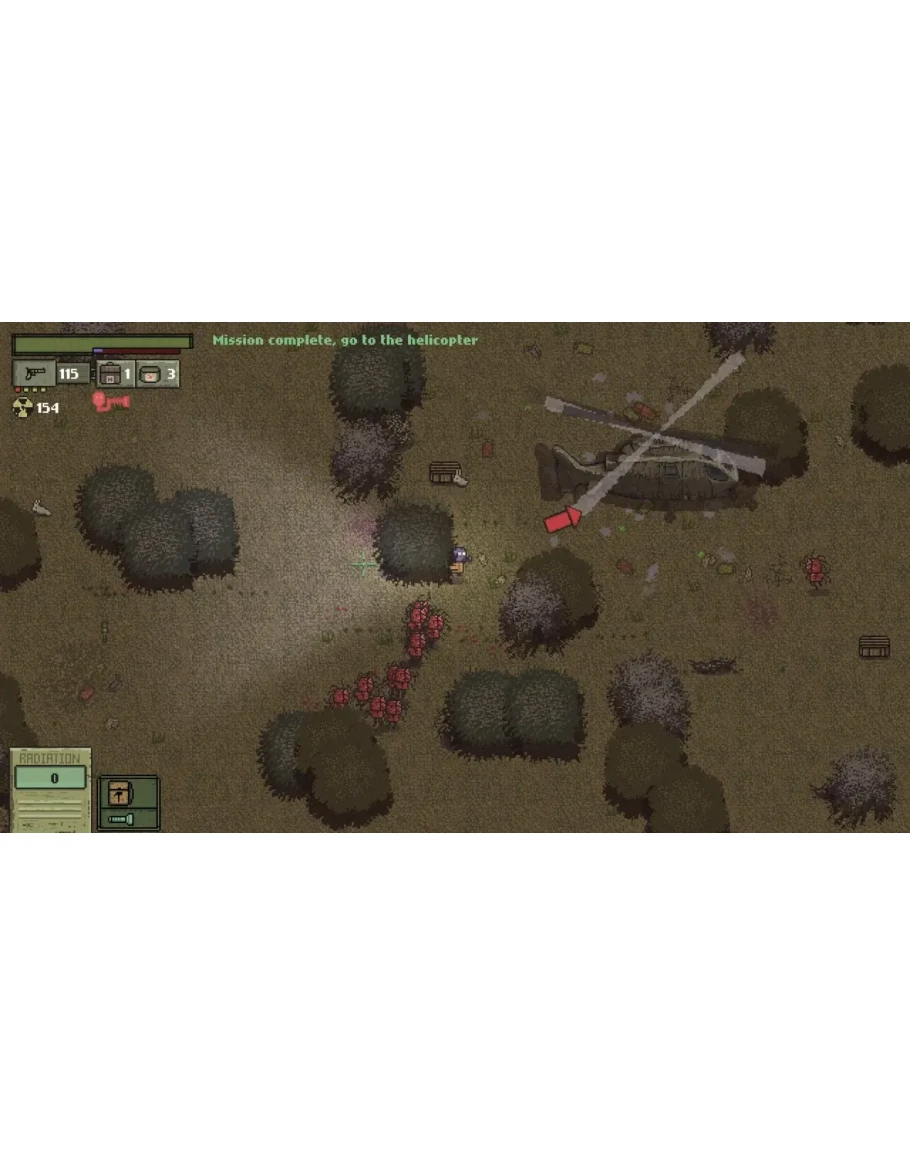The image size is (910, 1155).
Task: Toggle the flashlight slot
Action: (x=120, y=818)
